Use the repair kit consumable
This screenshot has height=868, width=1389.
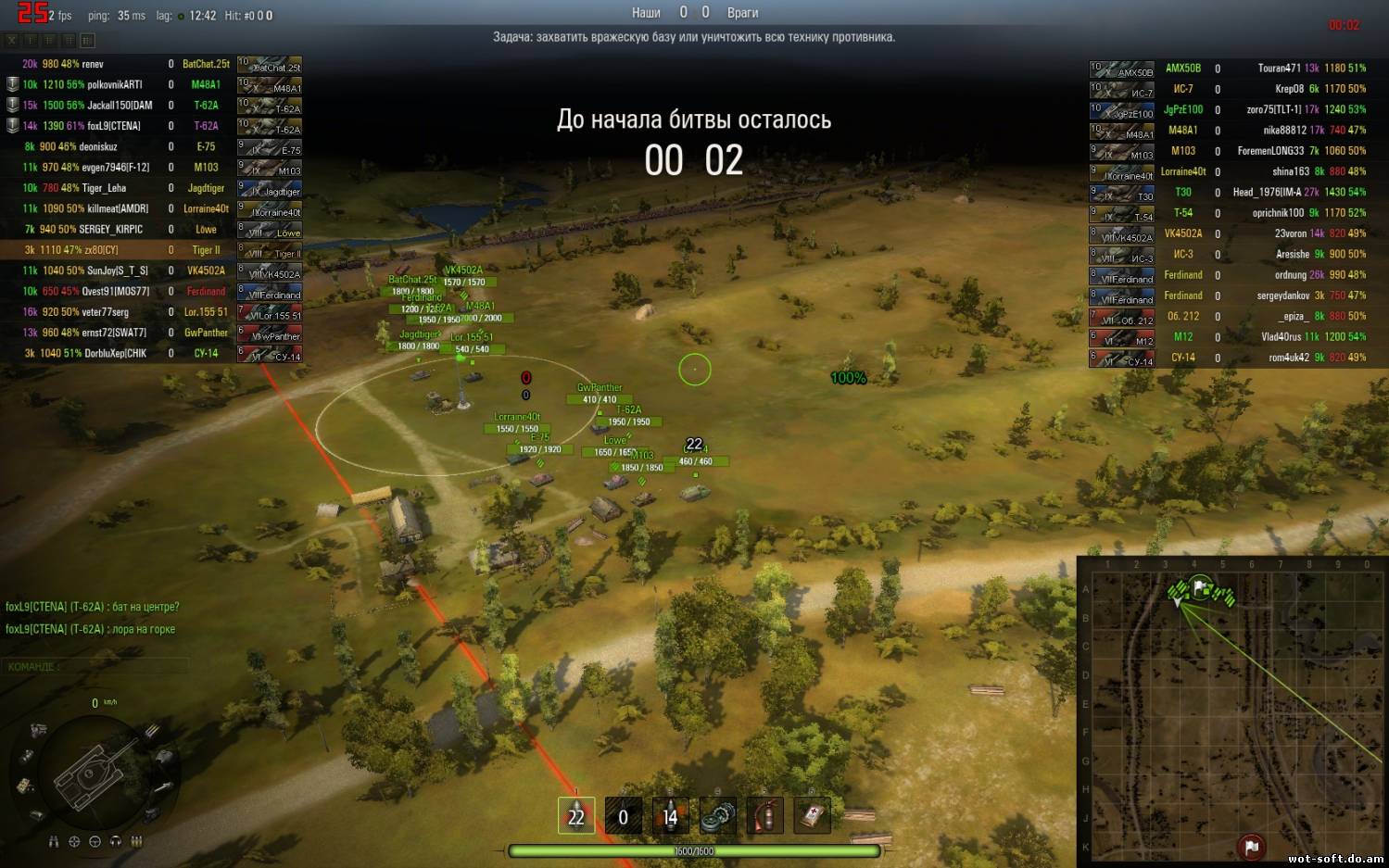[717, 816]
